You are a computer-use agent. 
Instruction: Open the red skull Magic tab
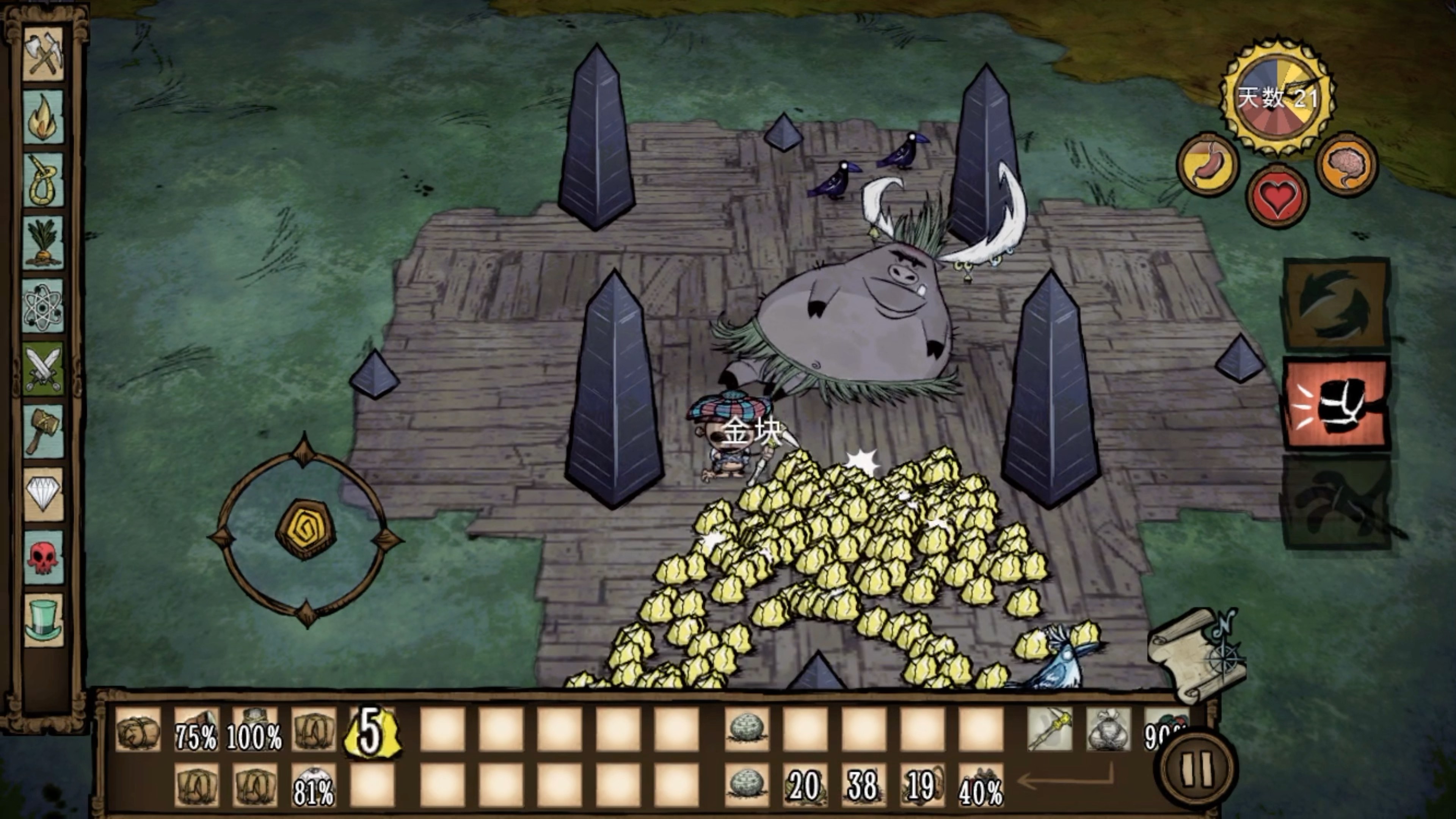tap(43, 557)
